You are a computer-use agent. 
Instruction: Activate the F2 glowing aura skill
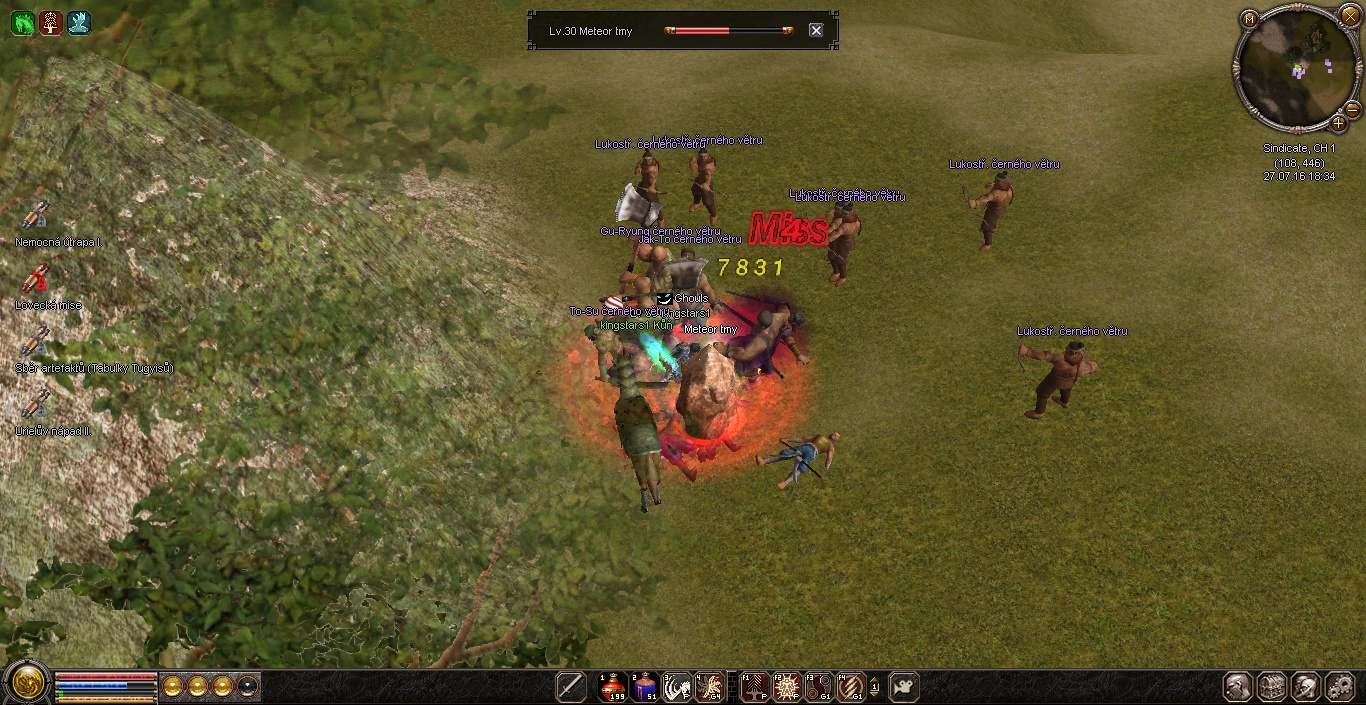tap(787, 686)
